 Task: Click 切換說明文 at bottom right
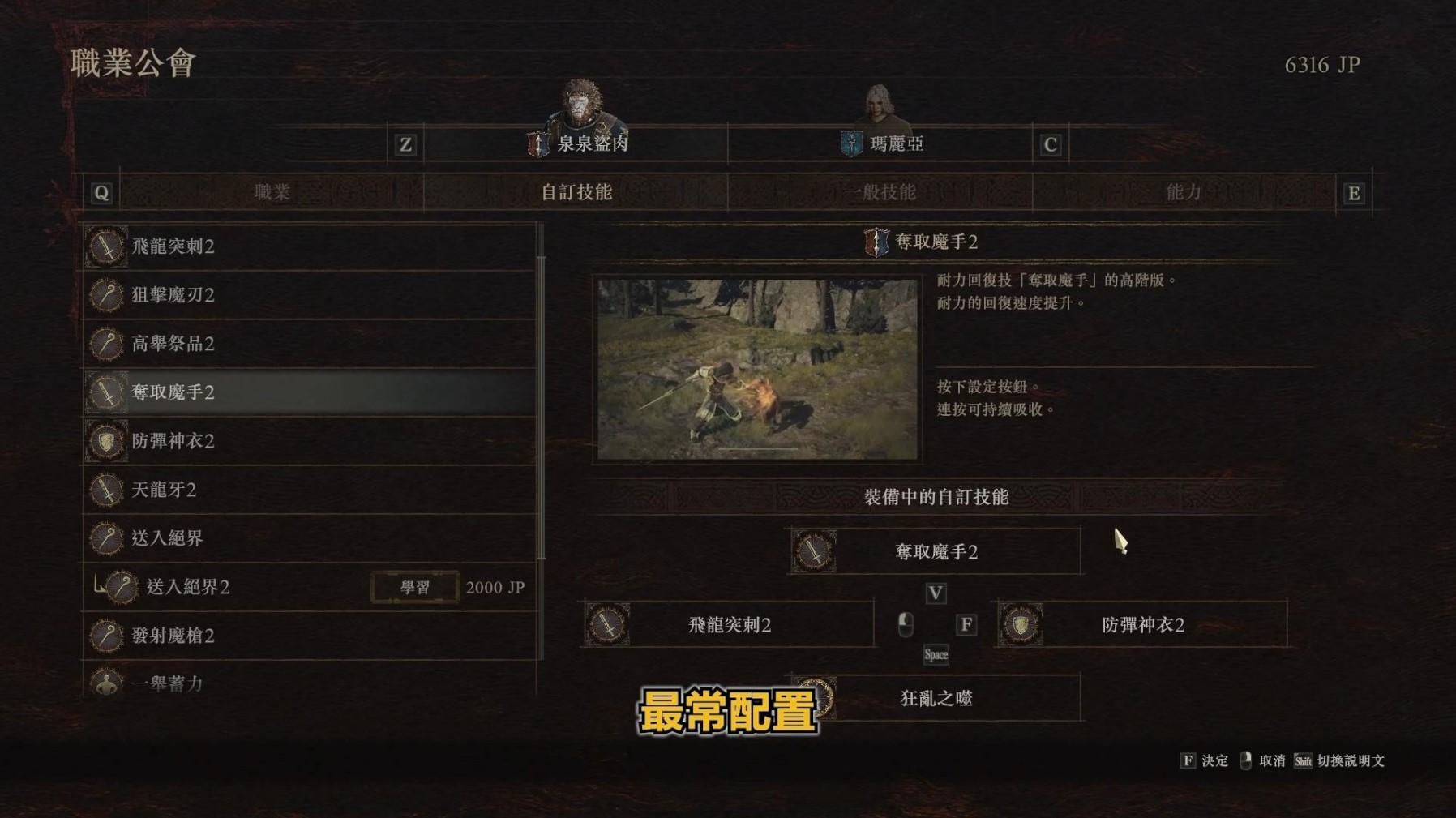[1350, 762]
